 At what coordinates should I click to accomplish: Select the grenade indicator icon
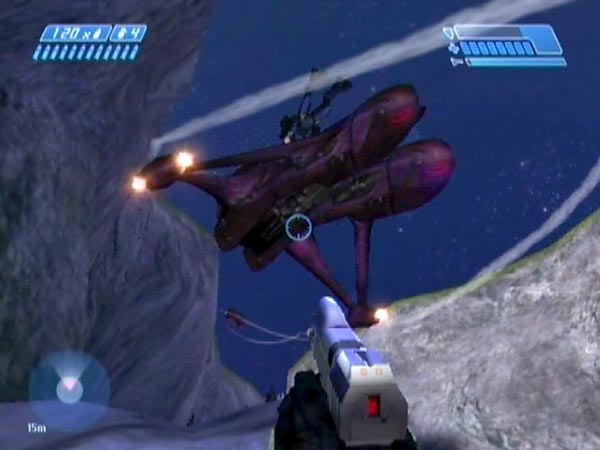(128, 33)
